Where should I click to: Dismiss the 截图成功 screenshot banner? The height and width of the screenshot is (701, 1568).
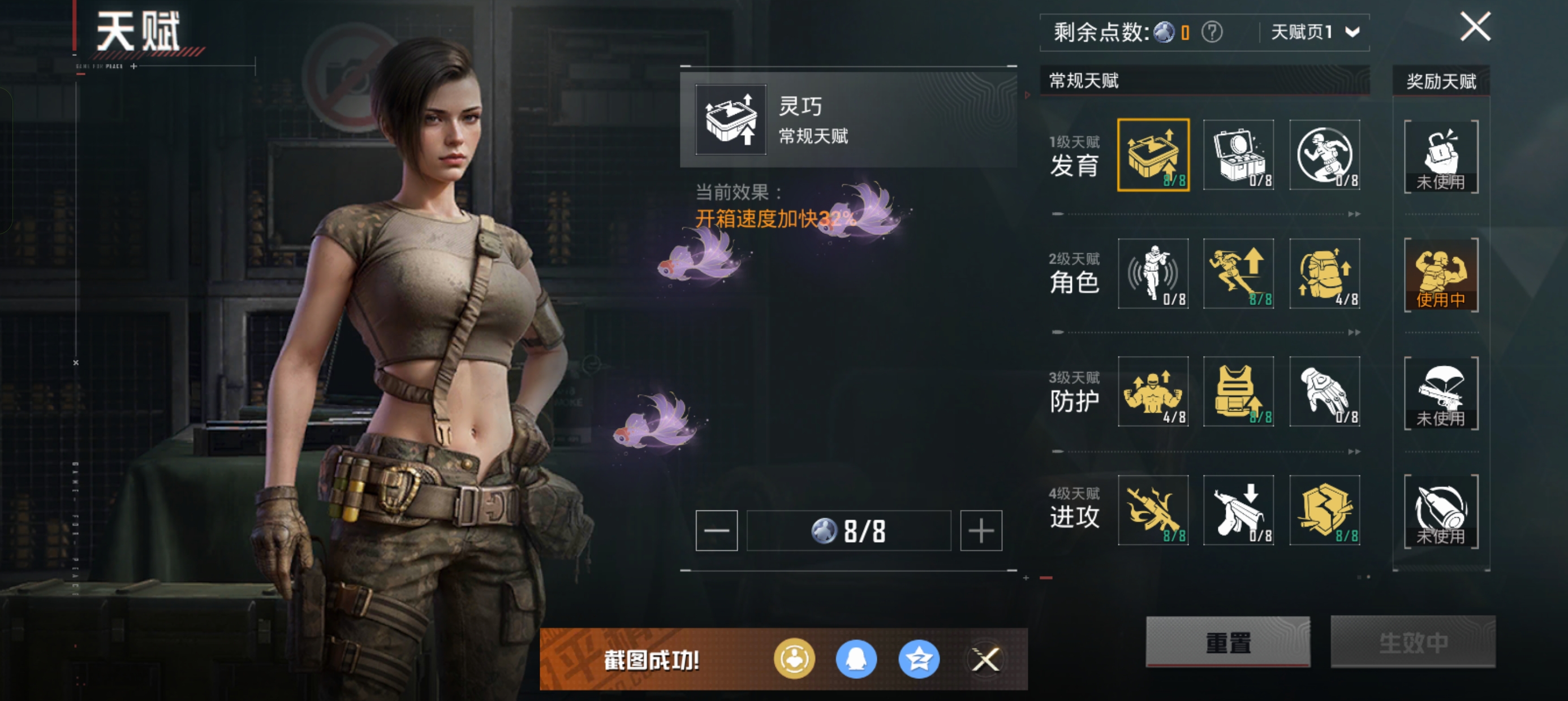[x=985, y=659]
